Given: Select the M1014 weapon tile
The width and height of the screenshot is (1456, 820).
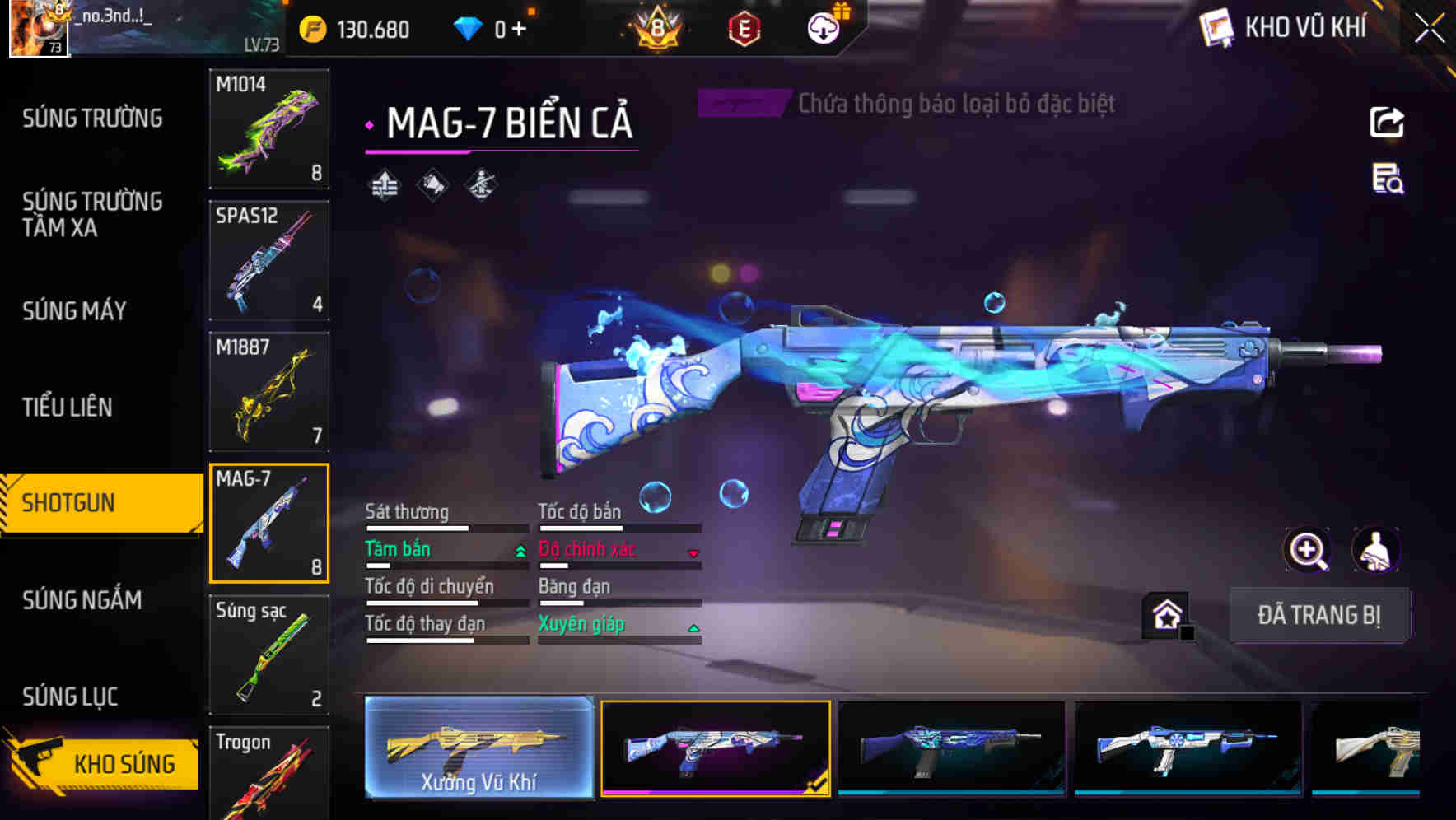Looking at the screenshot, I should pyautogui.click(x=269, y=128).
